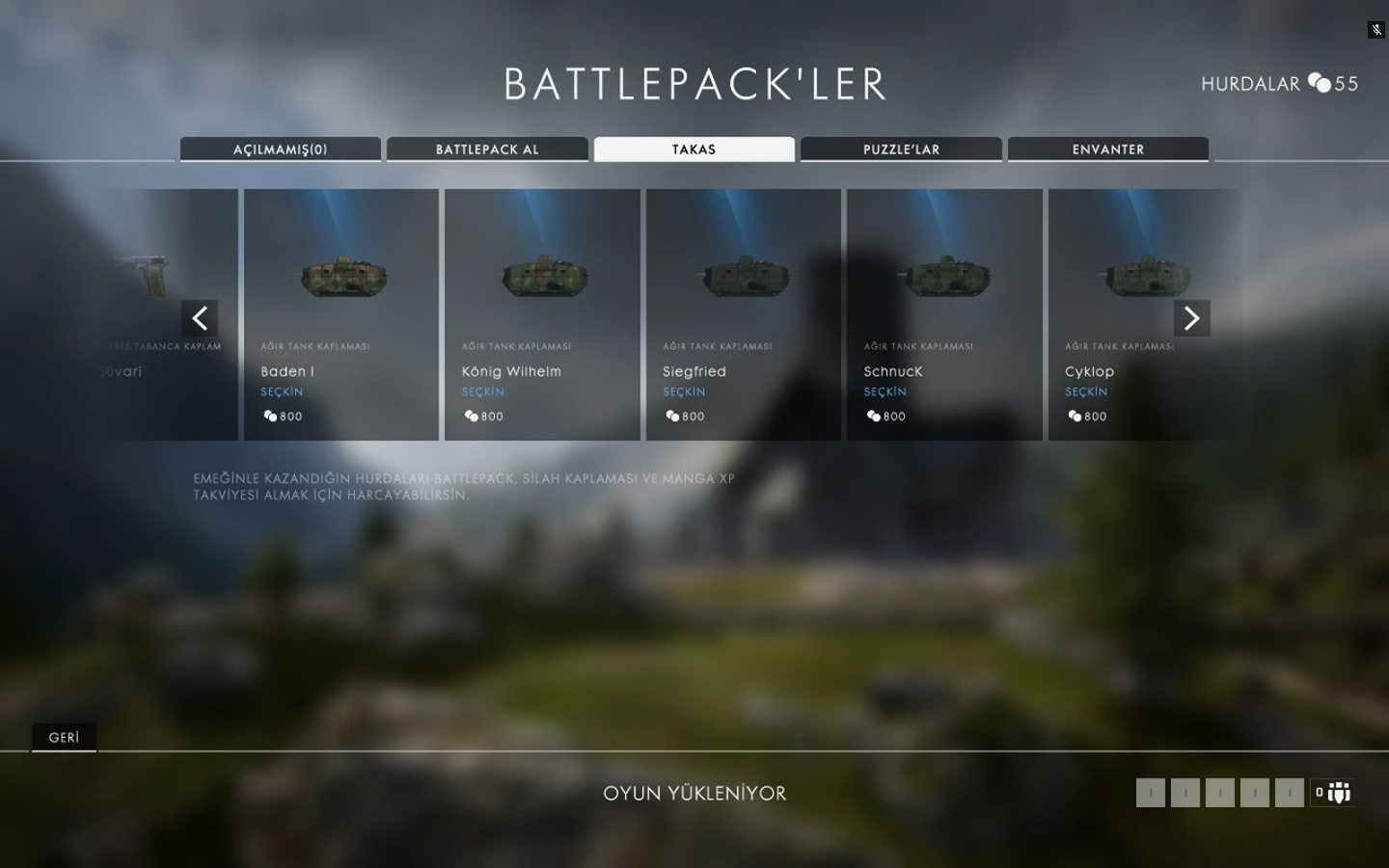Choose the Baden I tank skin card

pos(341,314)
